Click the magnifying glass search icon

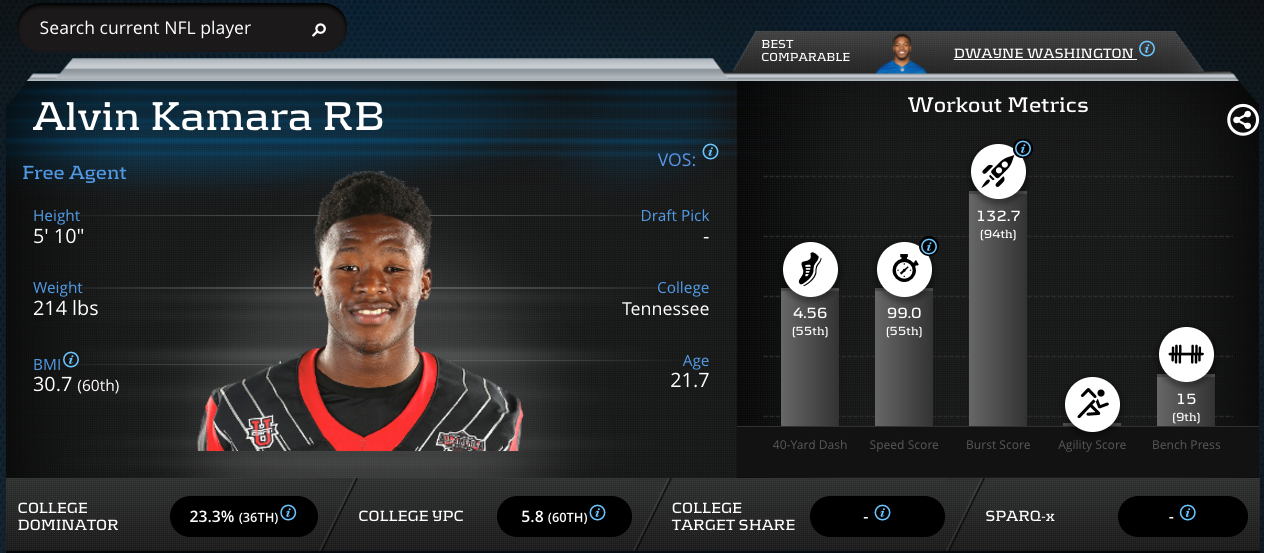click(319, 29)
